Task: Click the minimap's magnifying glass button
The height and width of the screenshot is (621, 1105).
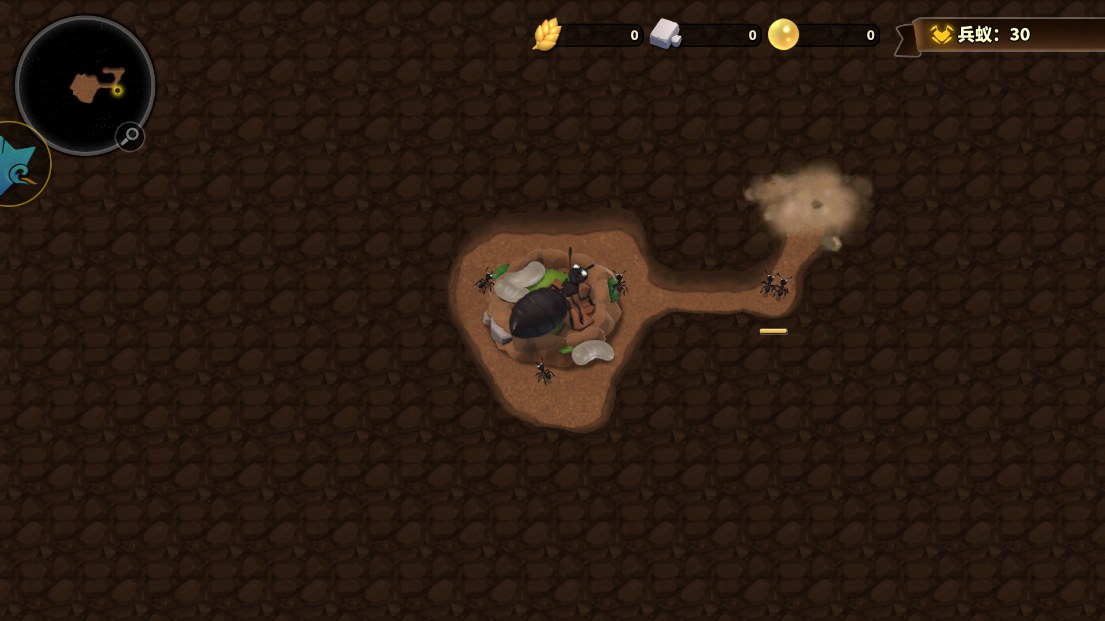Action: pos(130,136)
